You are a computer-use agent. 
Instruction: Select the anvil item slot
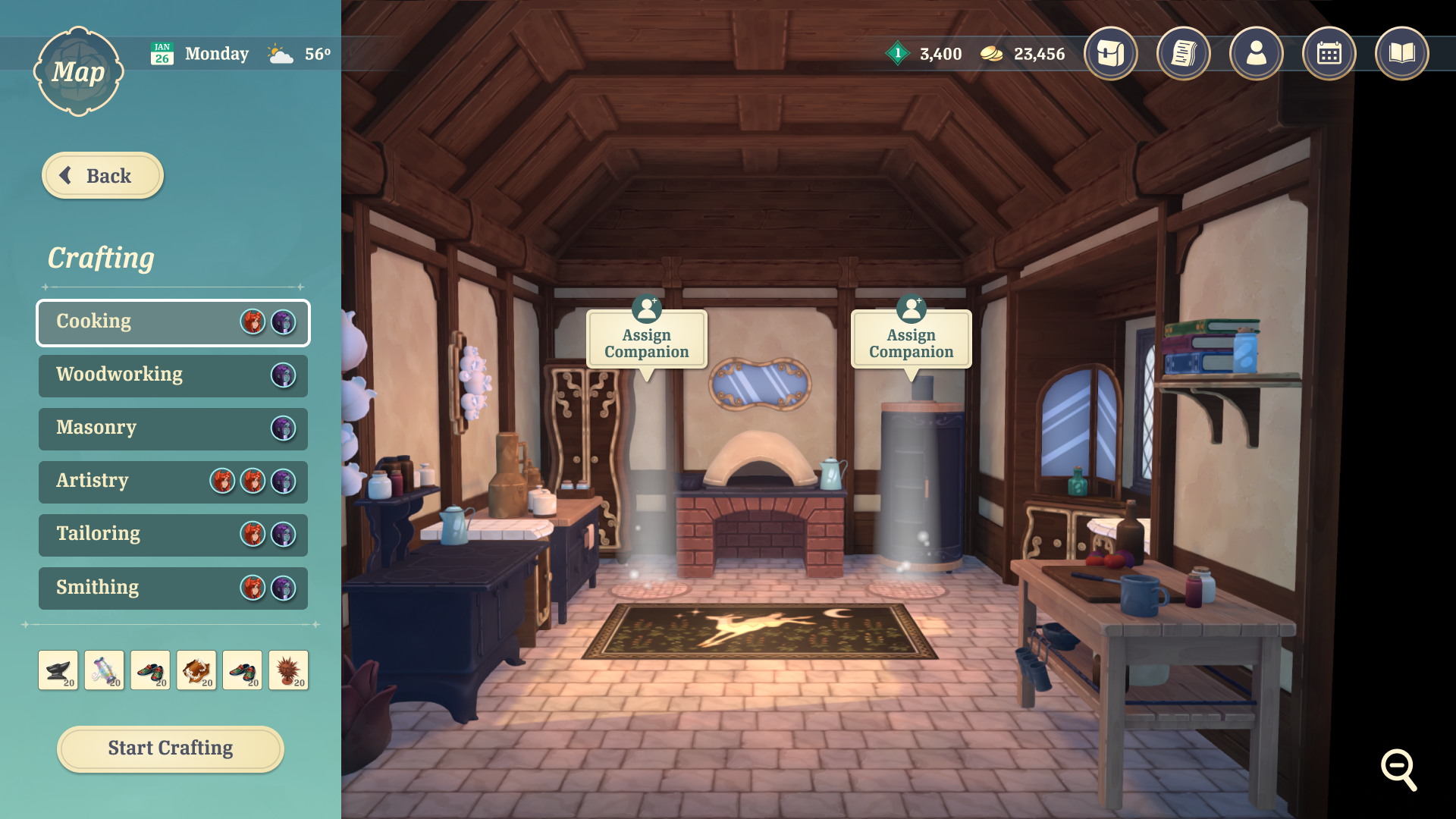(x=58, y=670)
